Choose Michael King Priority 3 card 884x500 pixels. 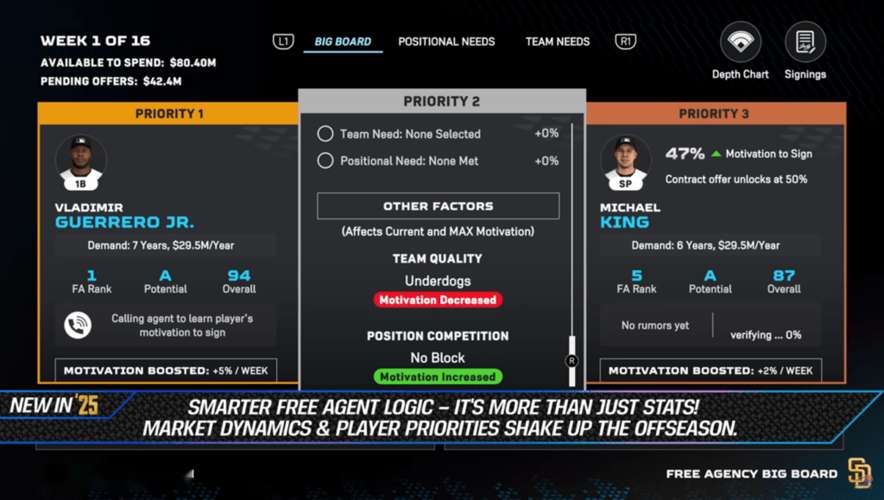714,240
